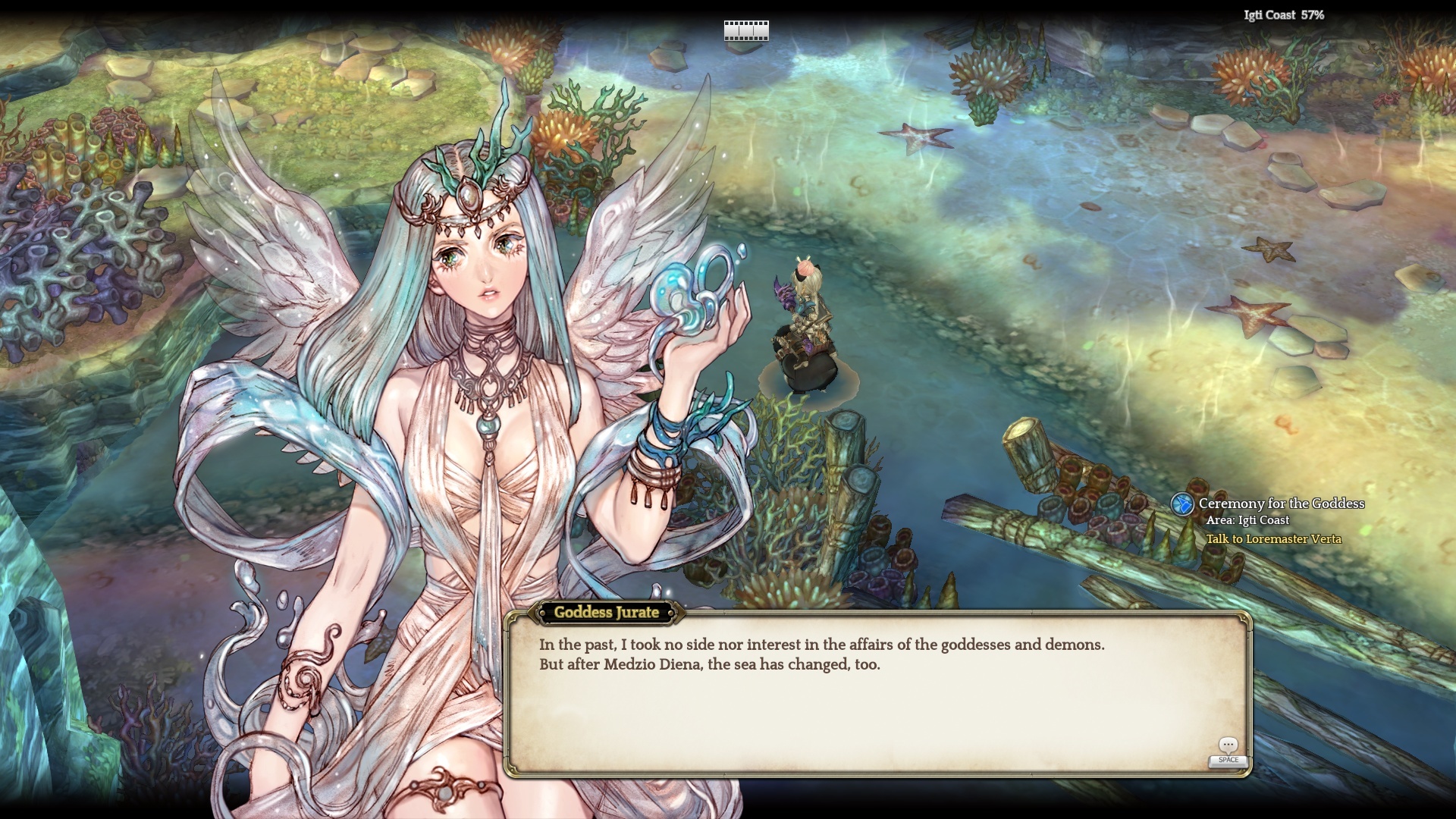
Task: Click the film strip cutscene icon
Action: coord(746,30)
